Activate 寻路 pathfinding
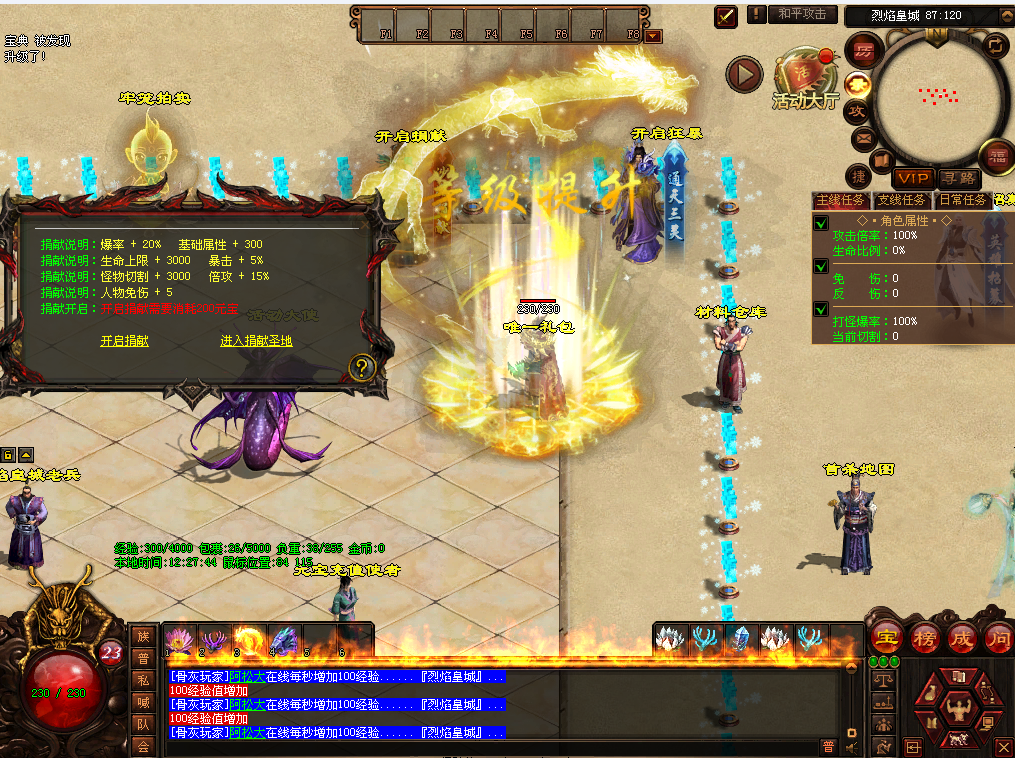1015x758 pixels. [960, 178]
